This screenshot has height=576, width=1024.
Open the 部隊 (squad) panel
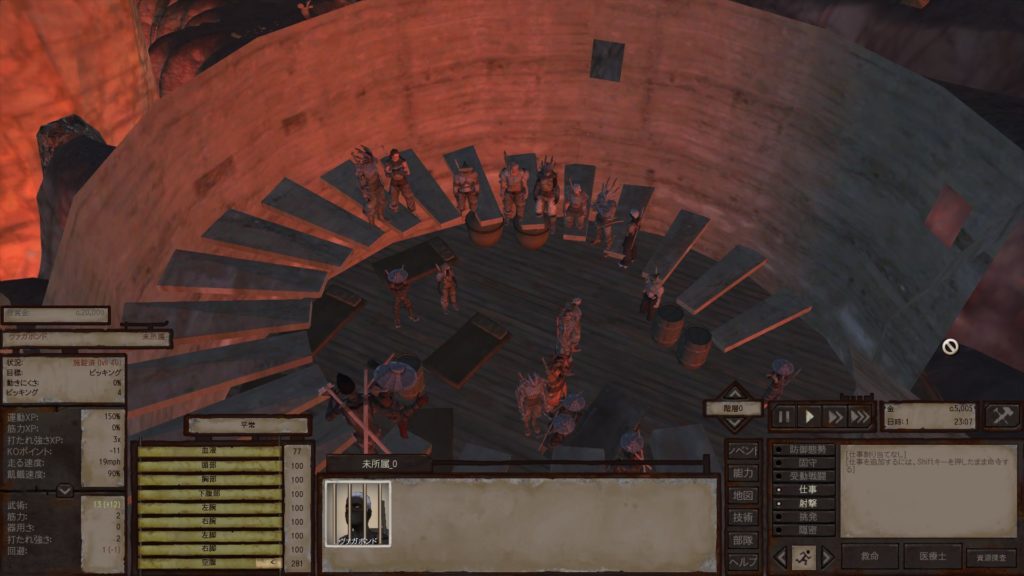[742, 539]
